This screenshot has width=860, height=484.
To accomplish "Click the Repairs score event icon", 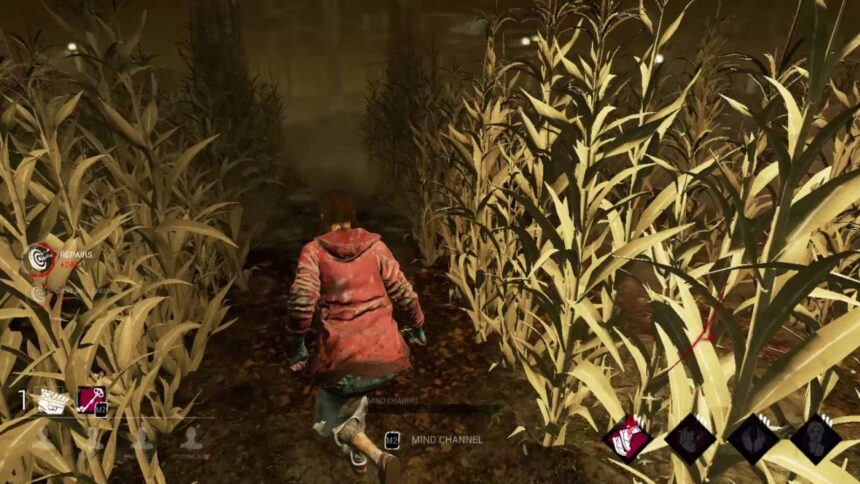I will pyautogui.click(x=40, y=259).
